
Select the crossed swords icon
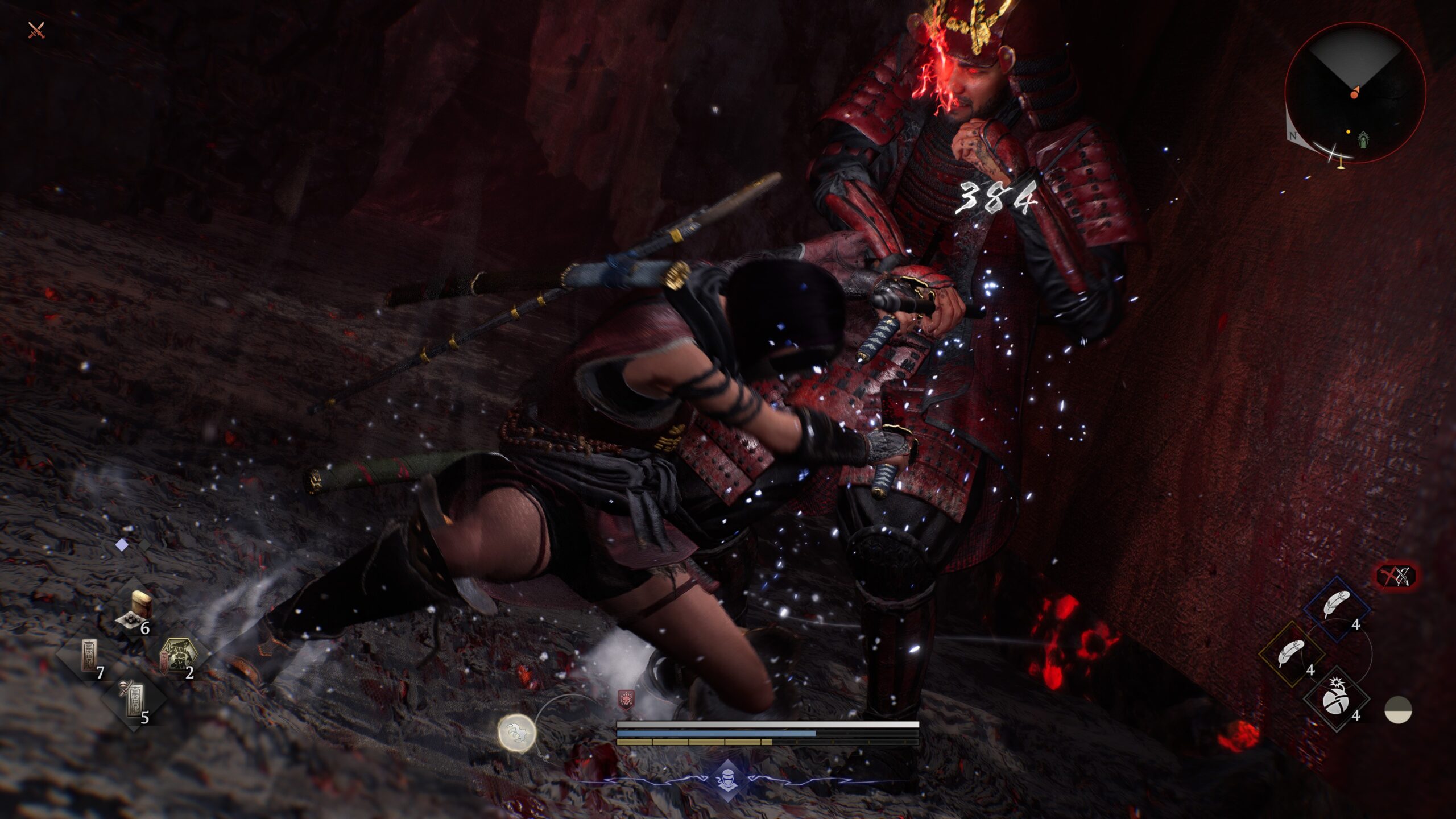pos(36,30)
